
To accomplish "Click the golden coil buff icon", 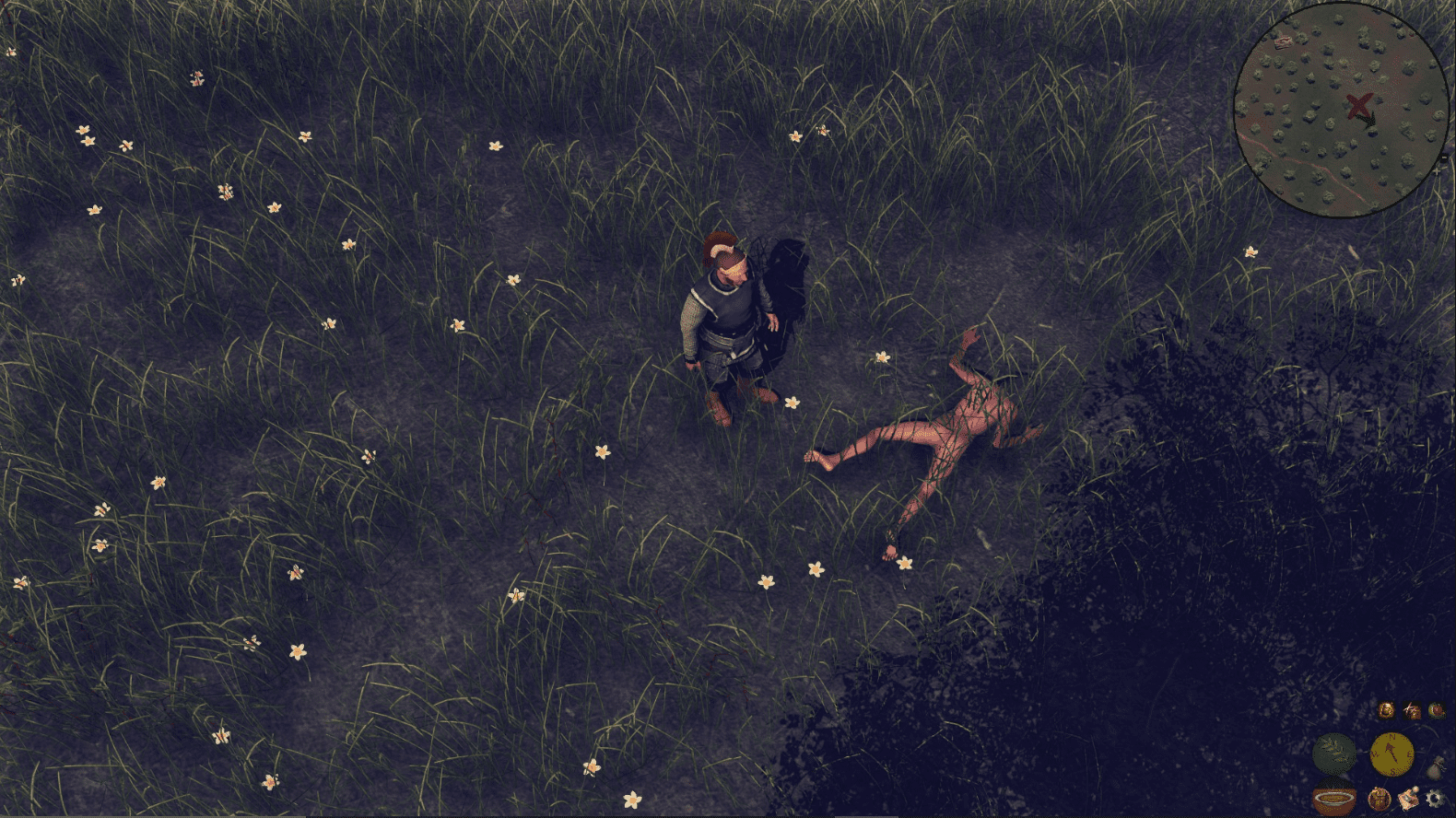I will (x=1388, y=710).
